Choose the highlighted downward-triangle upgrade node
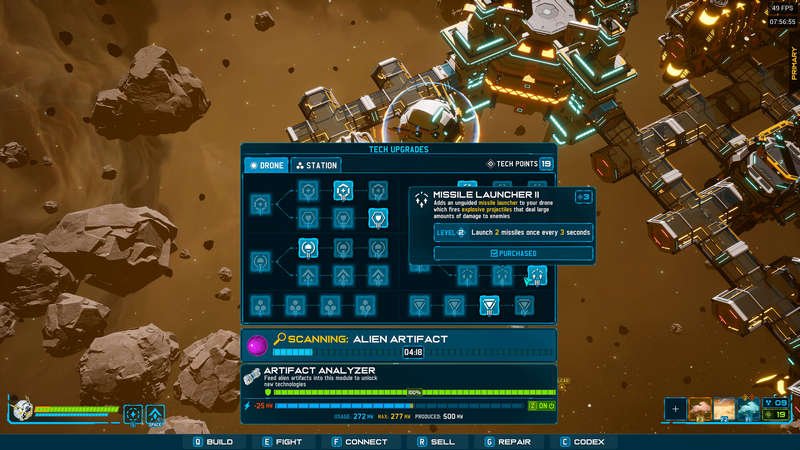 [x=489, y=305]
